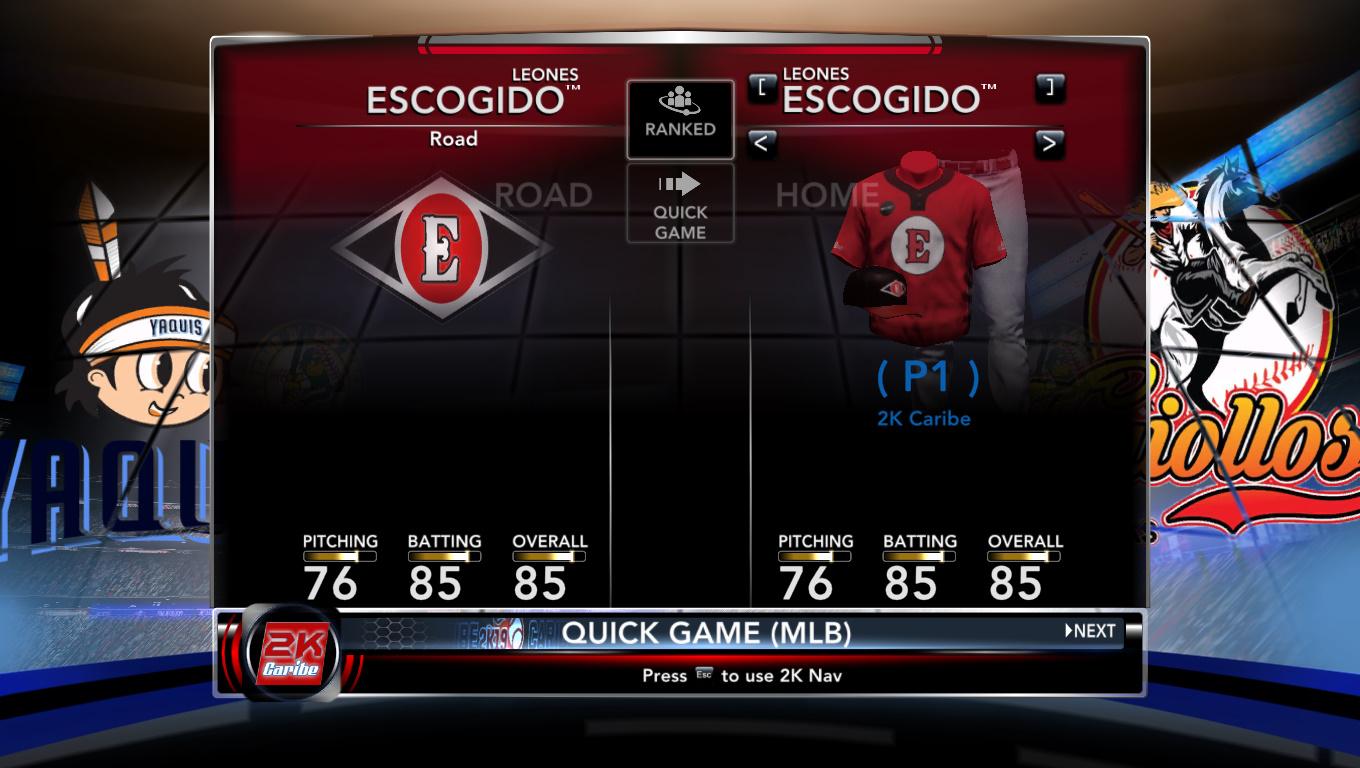Choose the Quick Game option

680,204
